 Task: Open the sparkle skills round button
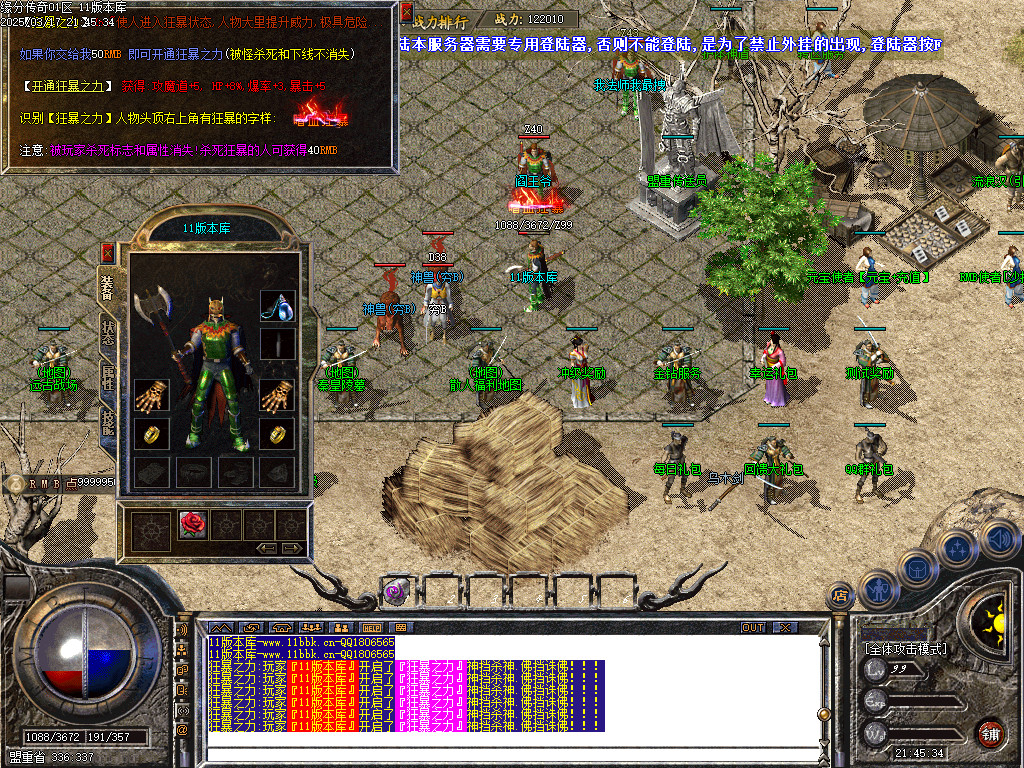click(958, 548)
